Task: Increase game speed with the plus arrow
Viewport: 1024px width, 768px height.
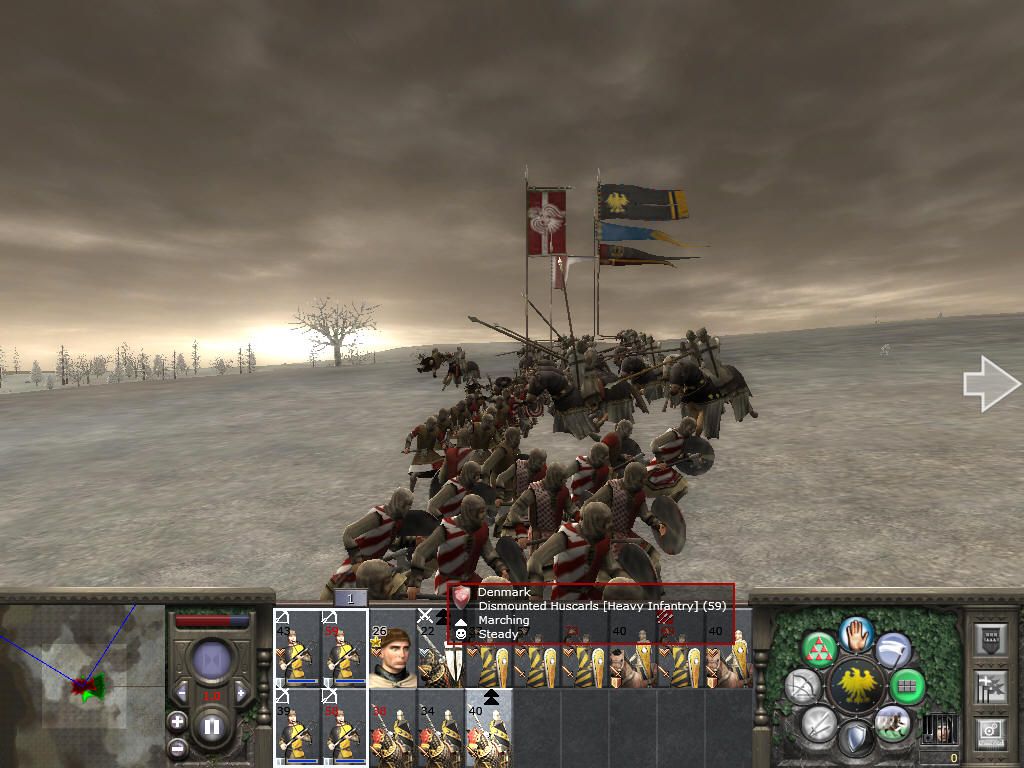Action: (240, 693)
